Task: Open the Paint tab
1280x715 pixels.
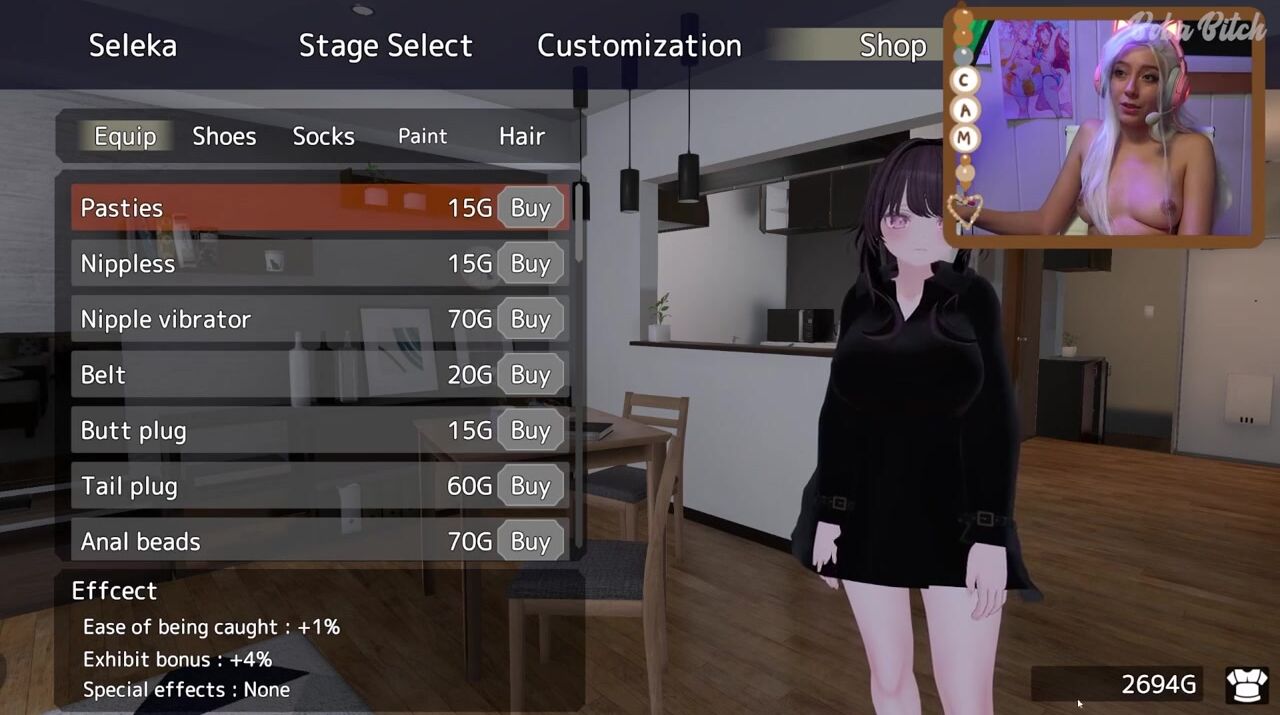Action: coord(422,136)
